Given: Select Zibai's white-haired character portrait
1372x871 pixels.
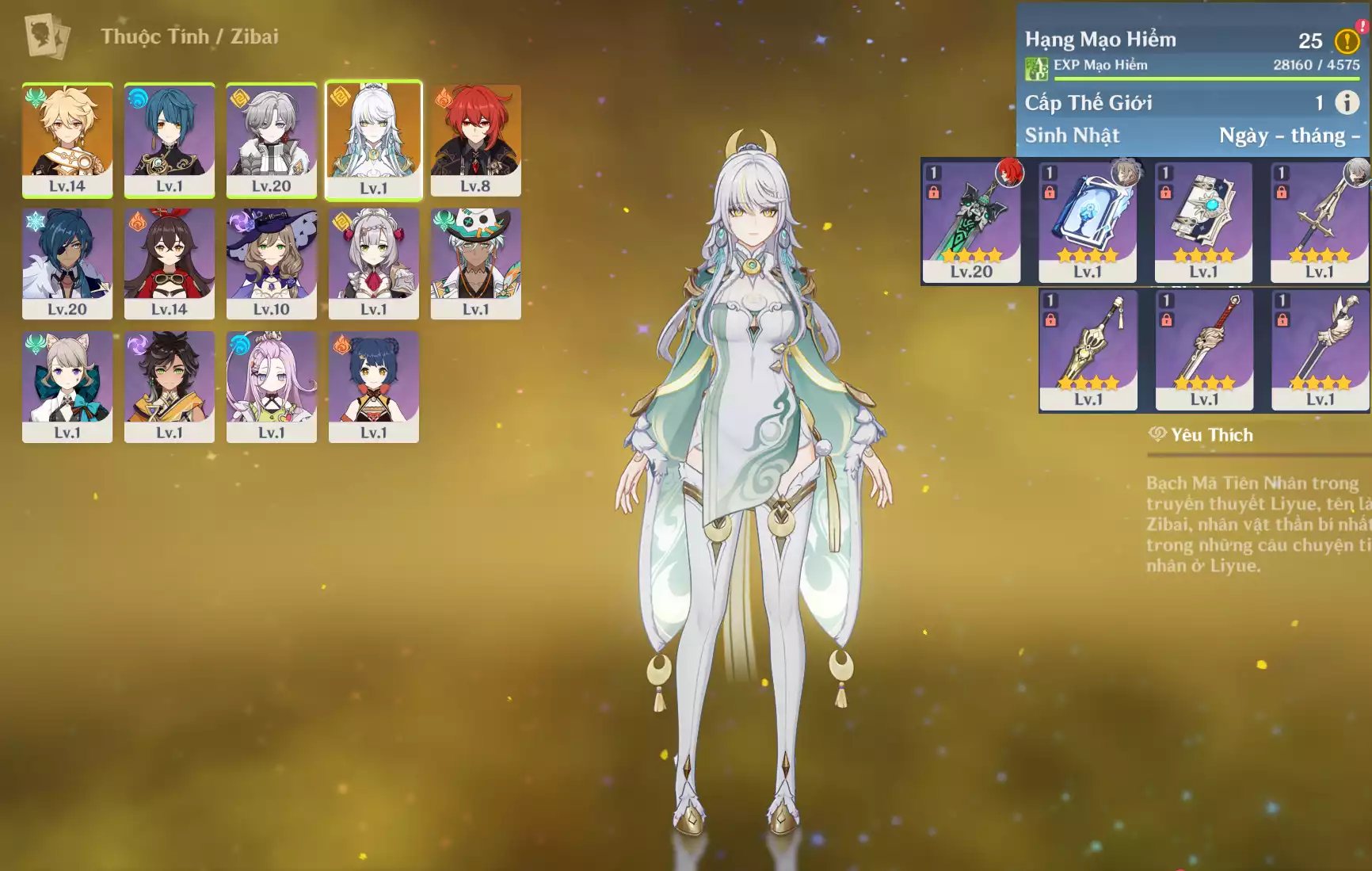Looking at the screenshot, I should (373, 139).
